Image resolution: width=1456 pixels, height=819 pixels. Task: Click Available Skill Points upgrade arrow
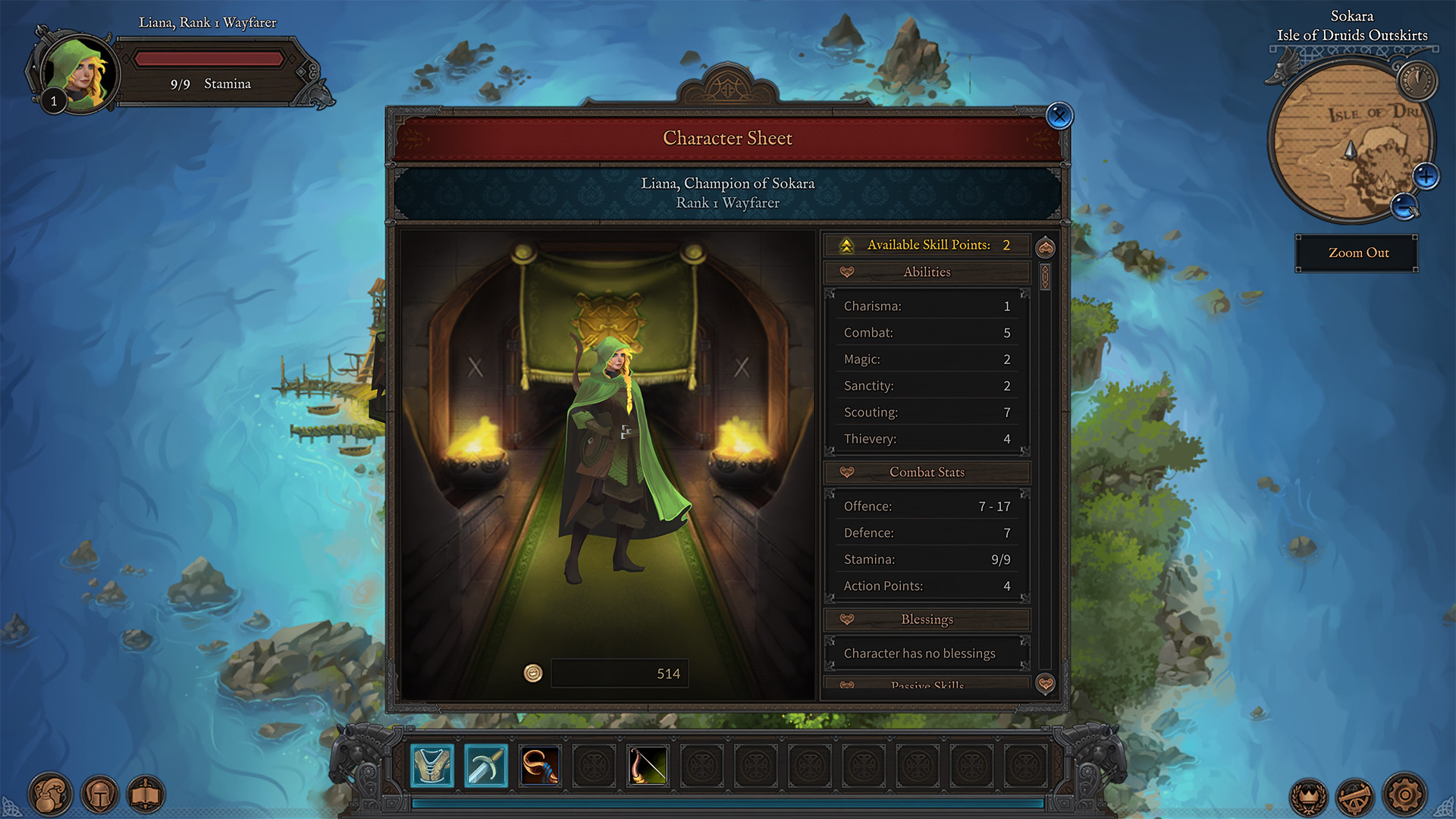point(847,244)
